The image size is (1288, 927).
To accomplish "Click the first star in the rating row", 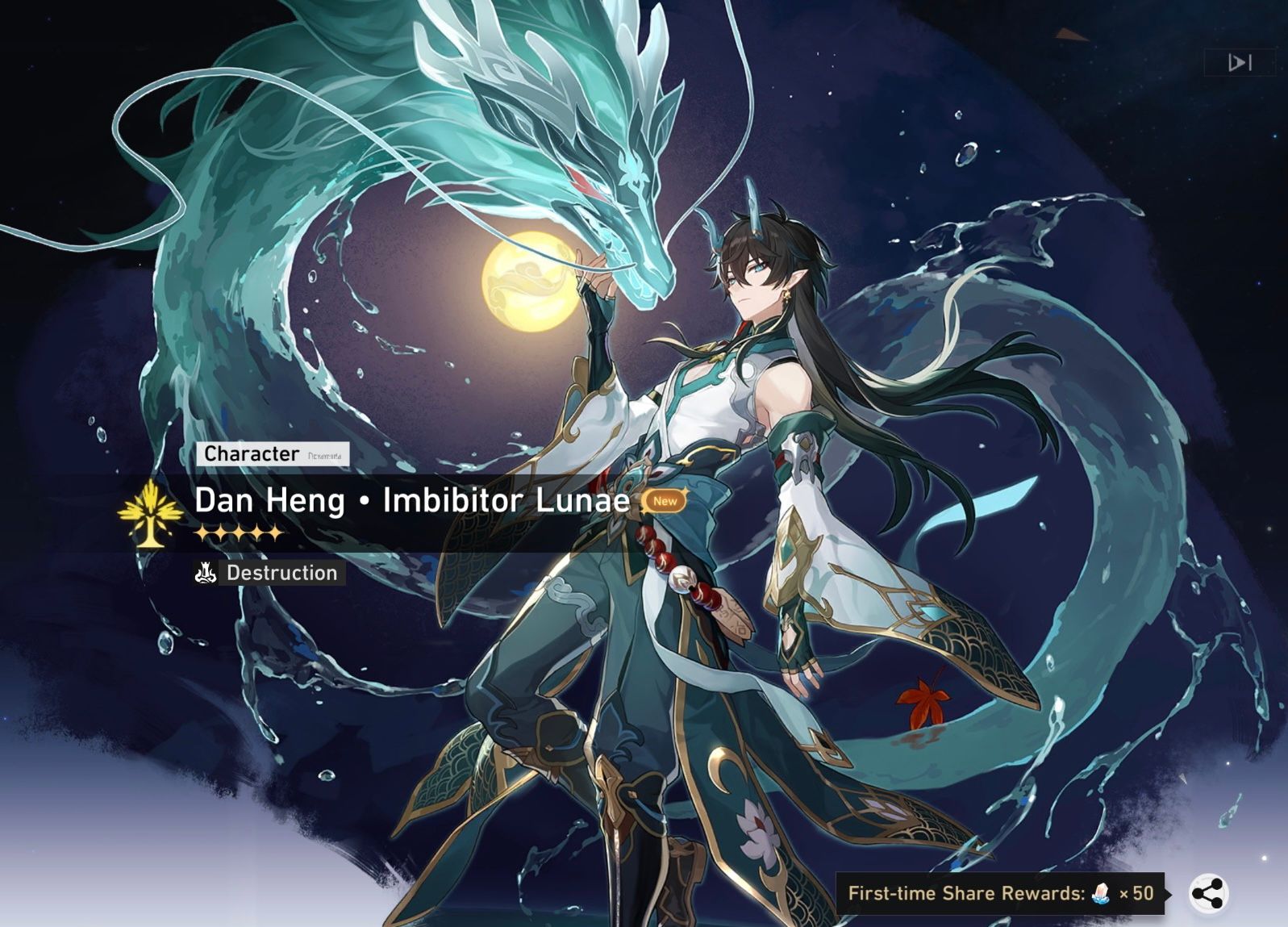I will pyautogui.click(x=201, y=533).
